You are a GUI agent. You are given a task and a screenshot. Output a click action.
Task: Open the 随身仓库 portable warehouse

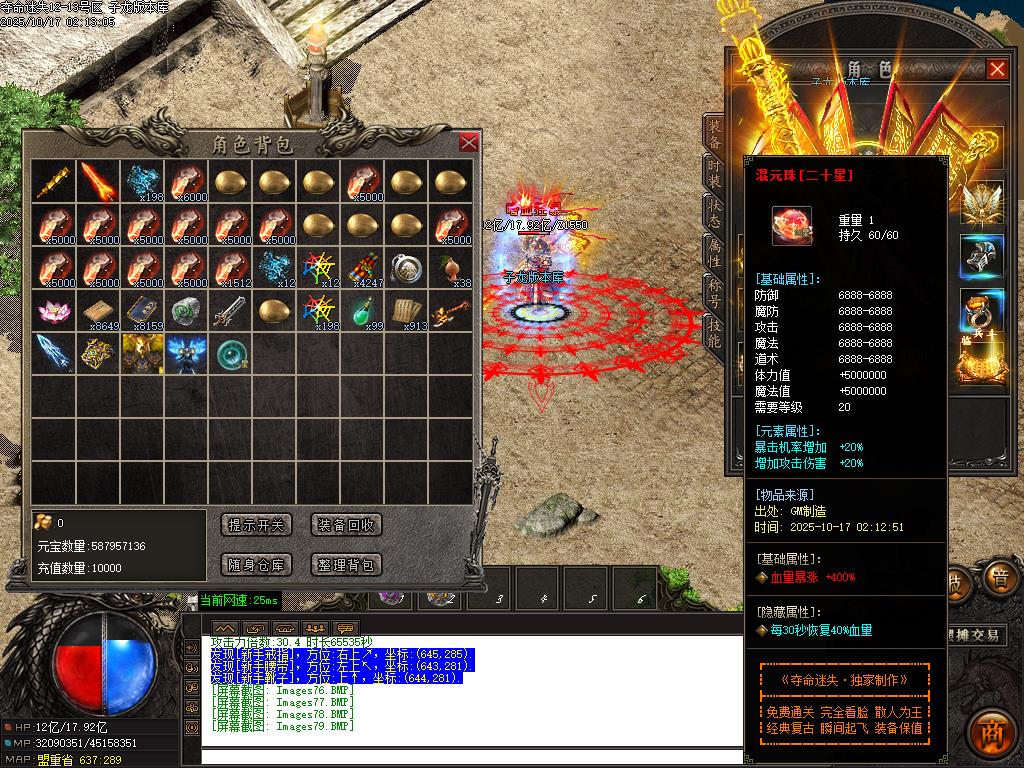(256, 565)
